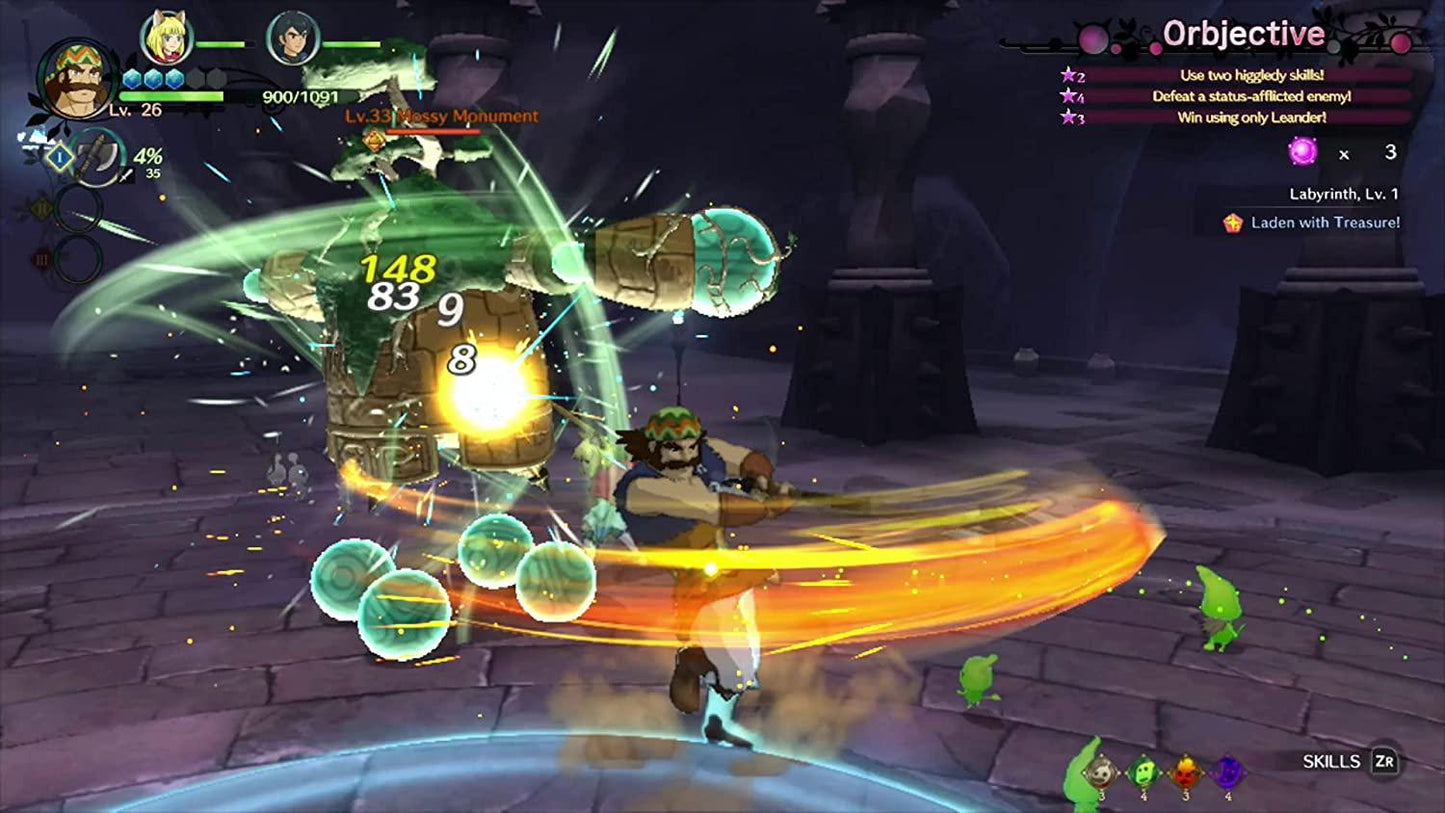The width and height of the screenshot is (1445, 813).
Task: Activate the green higgledy icon
Action: (1142, 770)
